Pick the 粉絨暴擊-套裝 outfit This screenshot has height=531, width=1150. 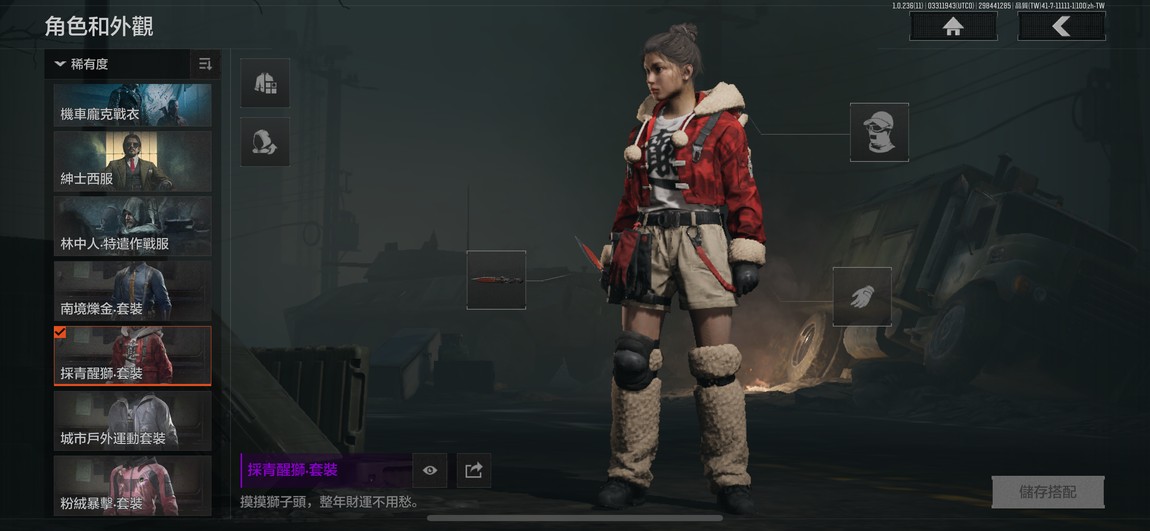pyautogui.click(x=133, y=485)
